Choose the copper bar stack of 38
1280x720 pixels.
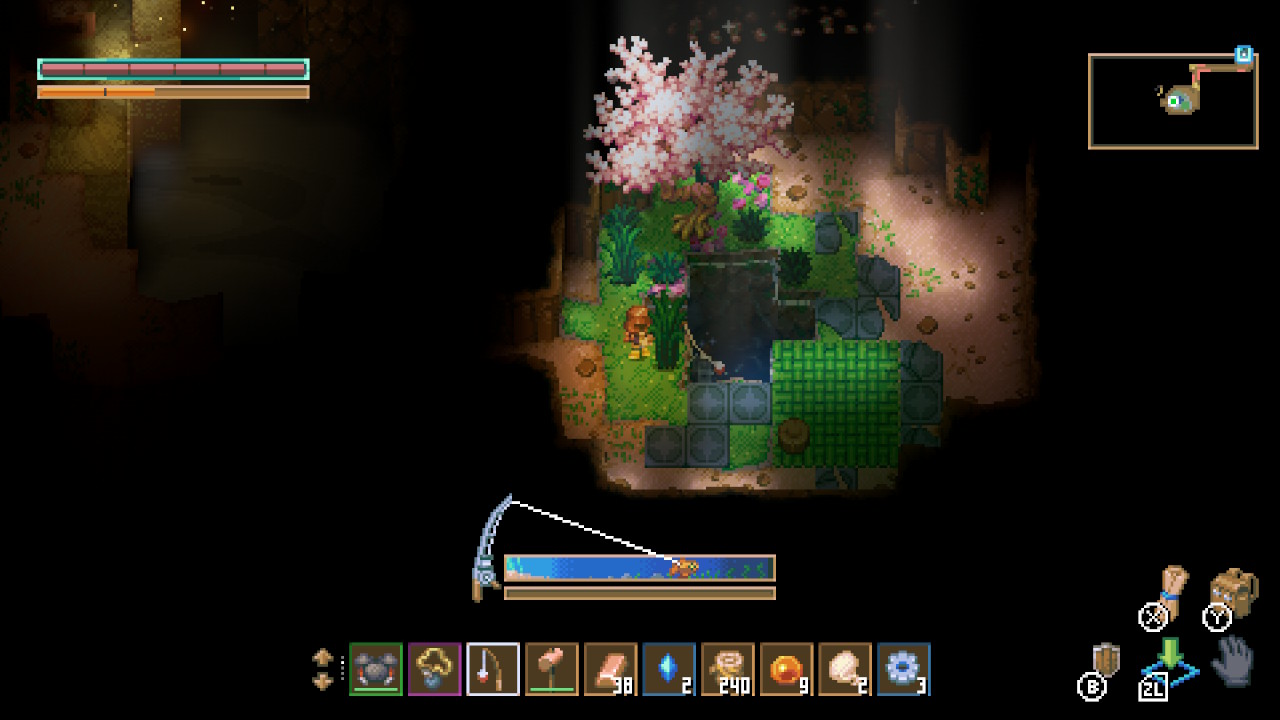[x=611, y=669]
